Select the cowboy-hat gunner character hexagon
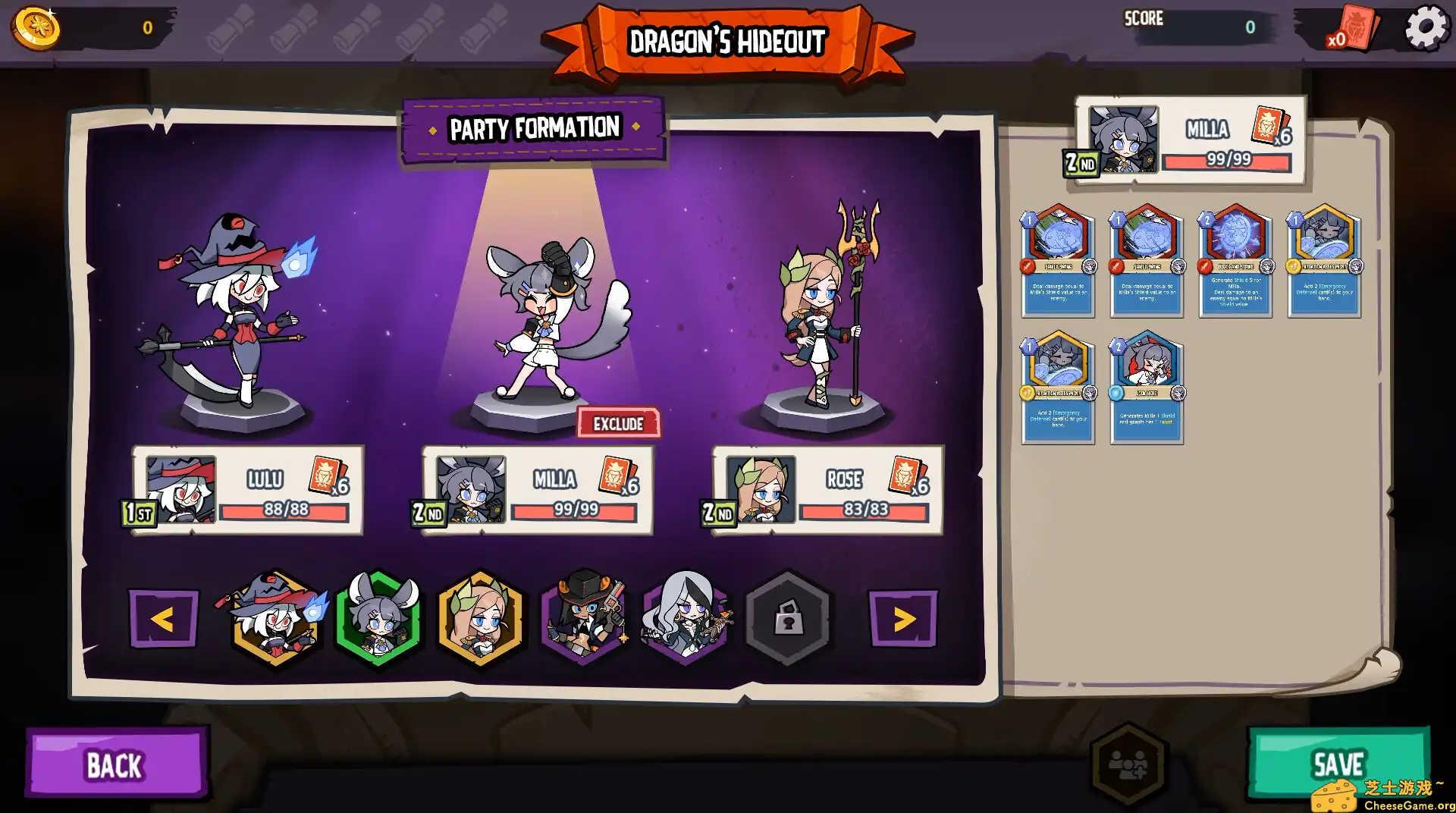The image size is (1456, 813). pos(583,620)
